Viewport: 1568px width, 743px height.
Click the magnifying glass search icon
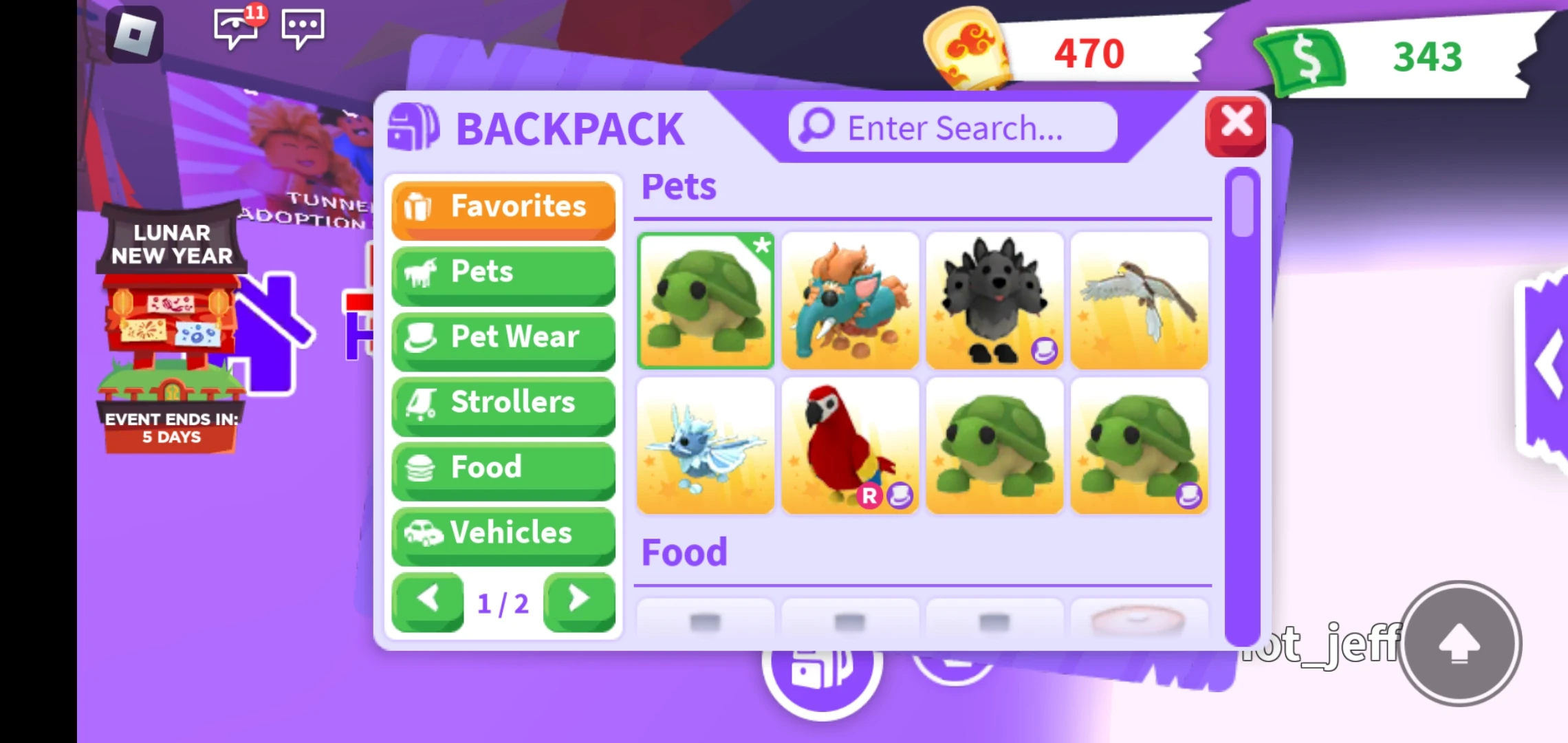(x=814, y=127)
